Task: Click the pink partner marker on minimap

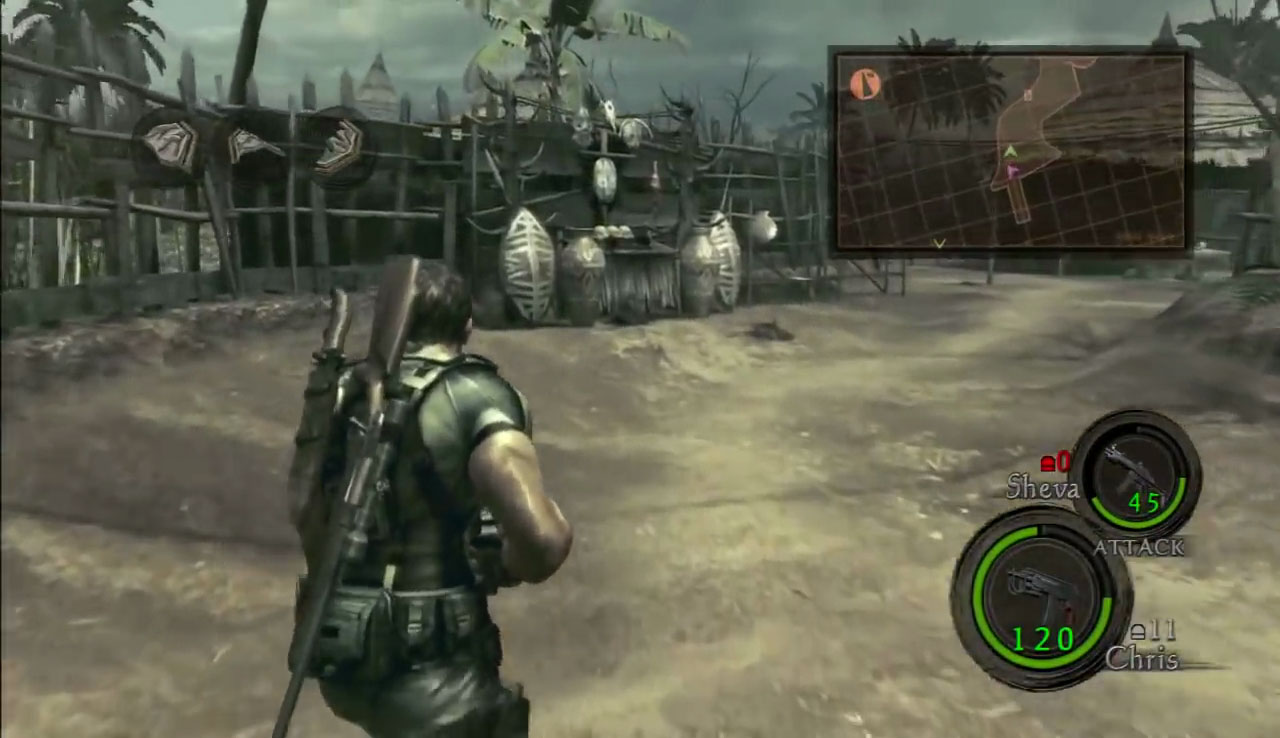Action: (x=1012, y=172)
